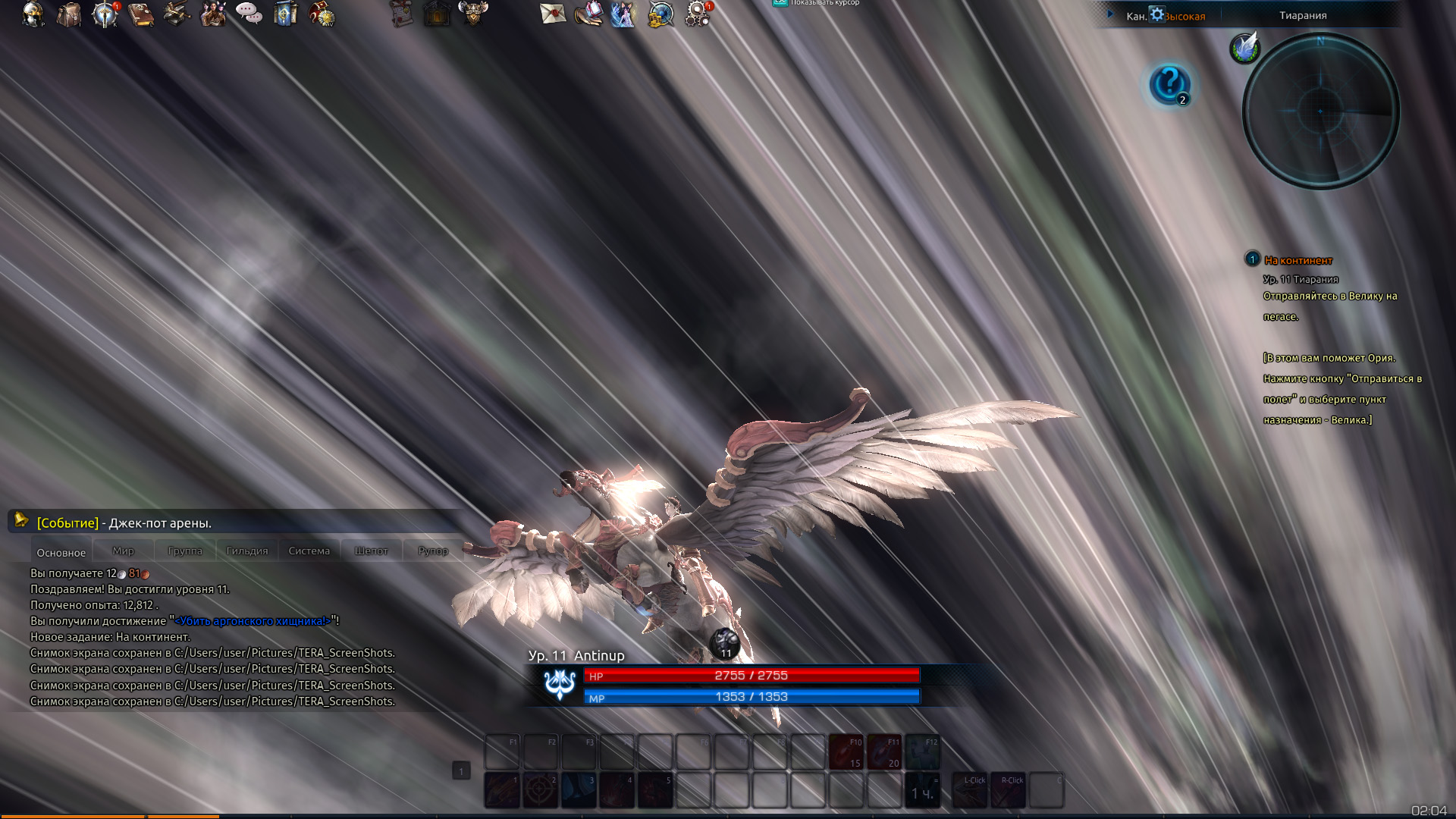
Task: Open the channel settings gear icon
Action: click(1156, 14)
